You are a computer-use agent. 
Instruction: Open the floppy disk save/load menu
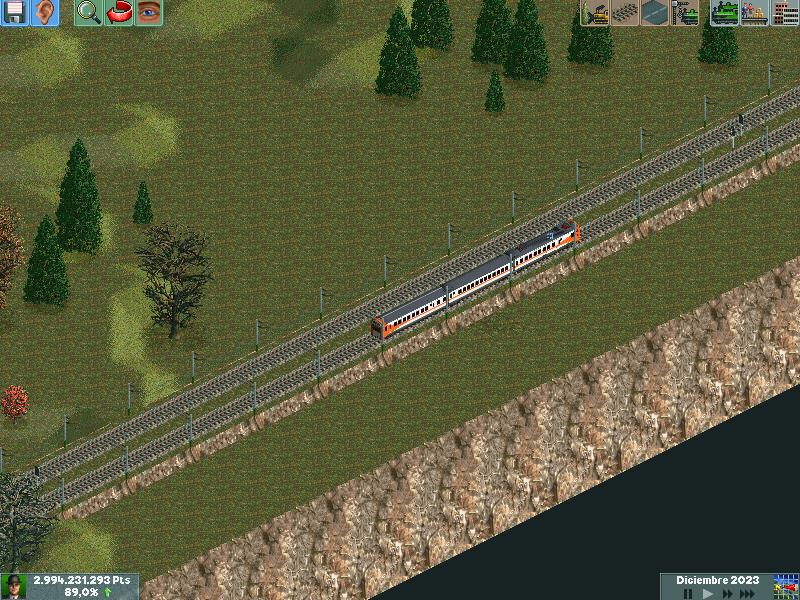click(x=15, y=13)
